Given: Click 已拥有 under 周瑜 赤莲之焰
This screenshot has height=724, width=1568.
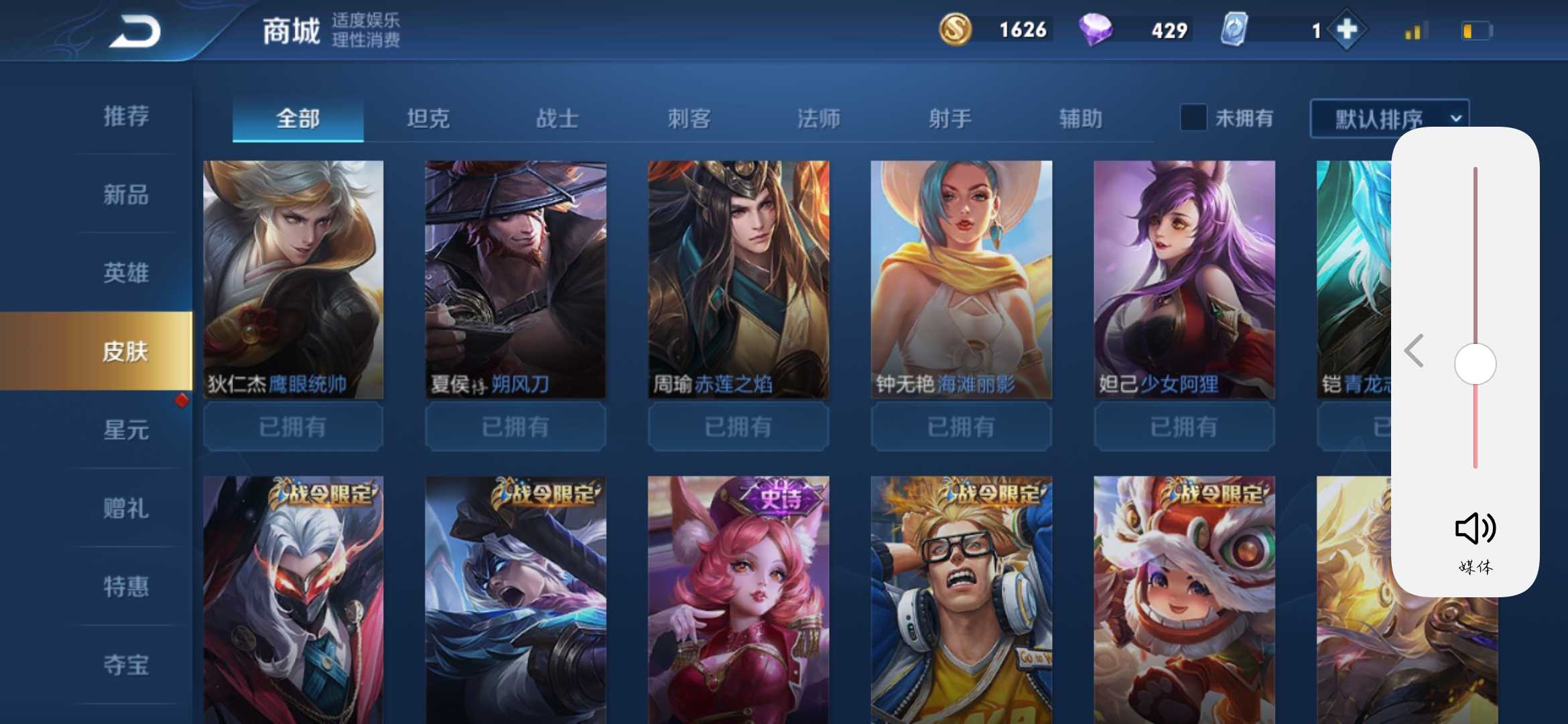Looking at the screenshot, I should tap(738, 427).
